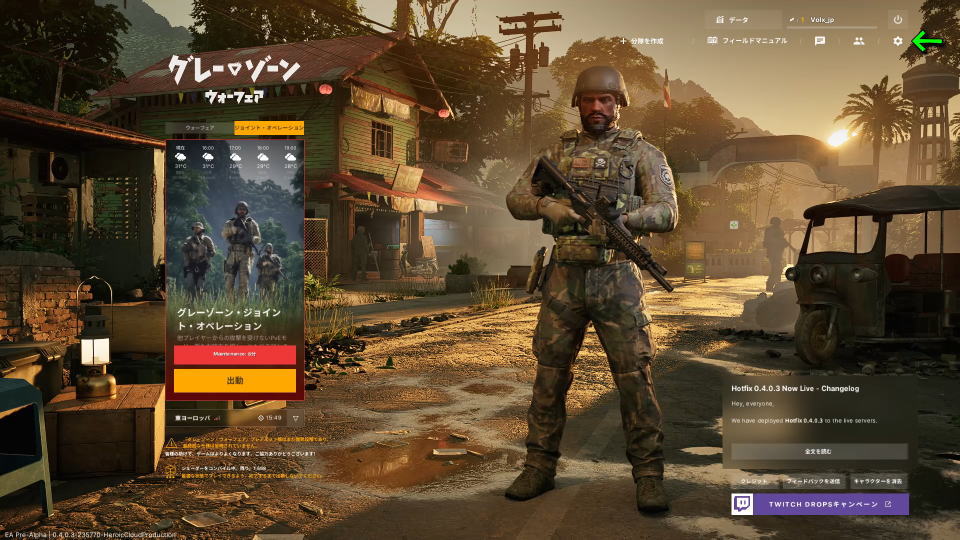Switch to the ウォーフェア mode tab
The width and height of the screenshot is (960, 540).
199,128
